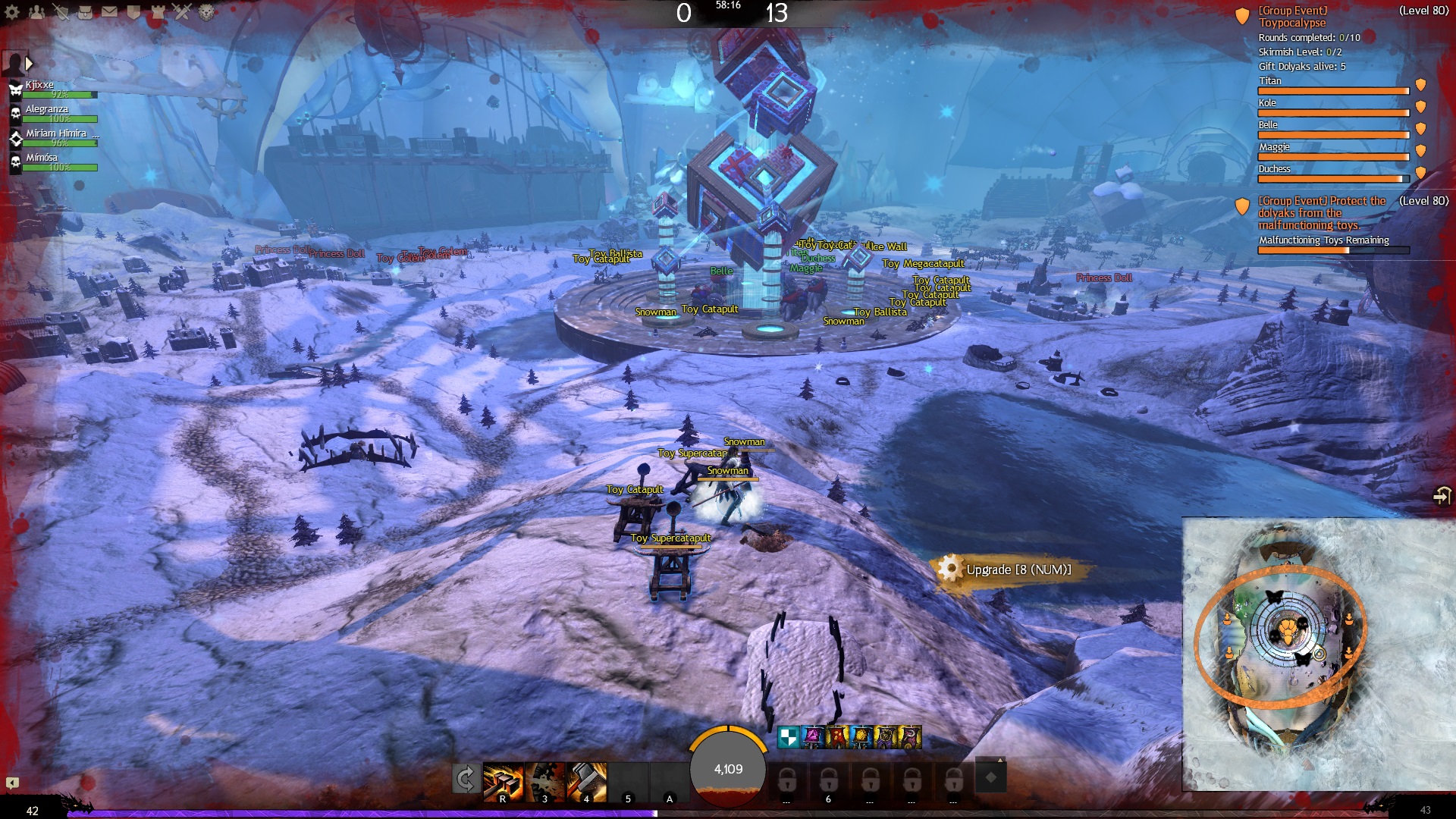
Task: Use the debris-scatter skill on slot 3
Action: [545, 781]
